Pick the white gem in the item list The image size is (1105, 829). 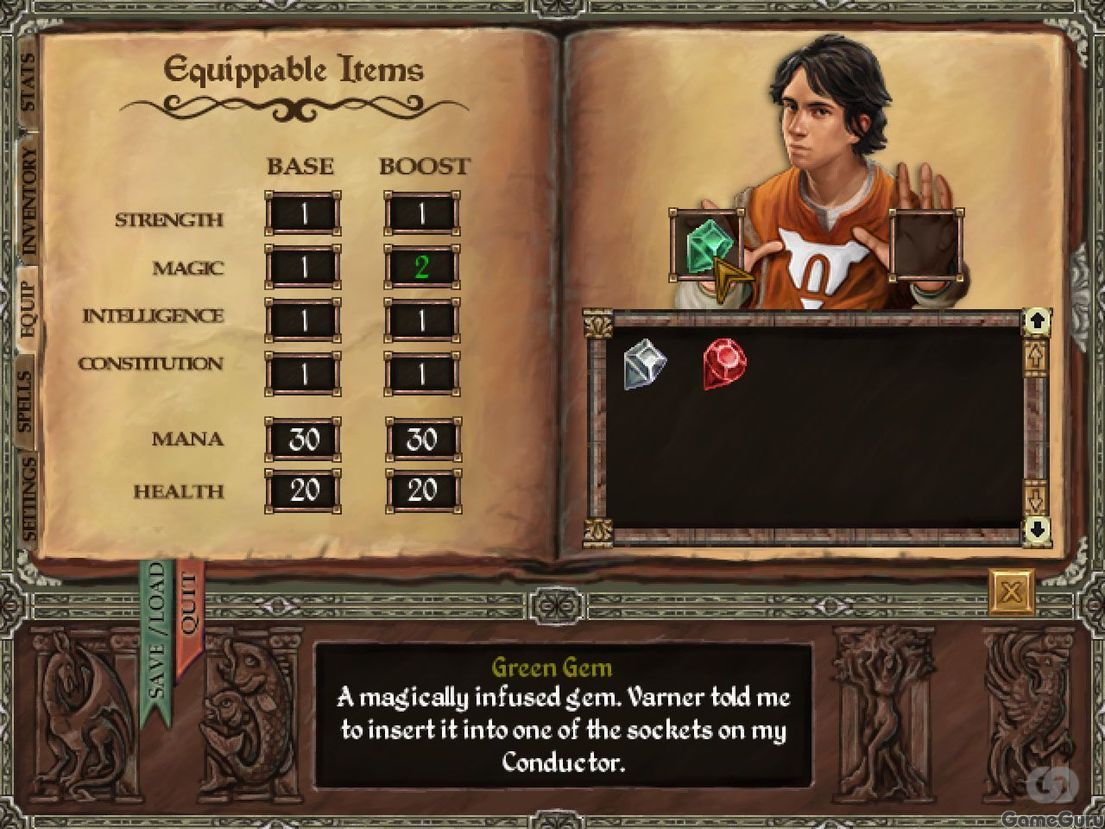point(644,362)
